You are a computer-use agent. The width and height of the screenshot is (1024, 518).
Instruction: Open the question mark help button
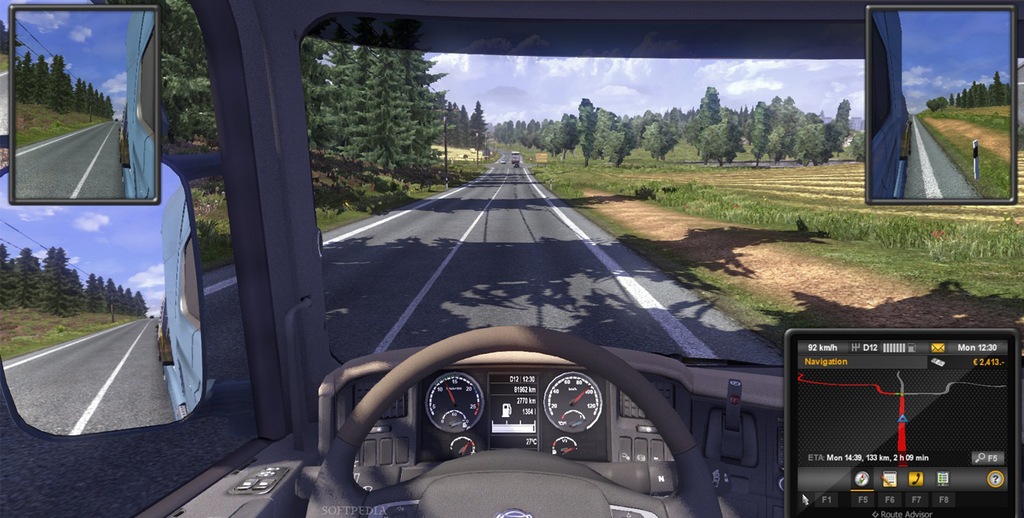click(x=994, y=479)
